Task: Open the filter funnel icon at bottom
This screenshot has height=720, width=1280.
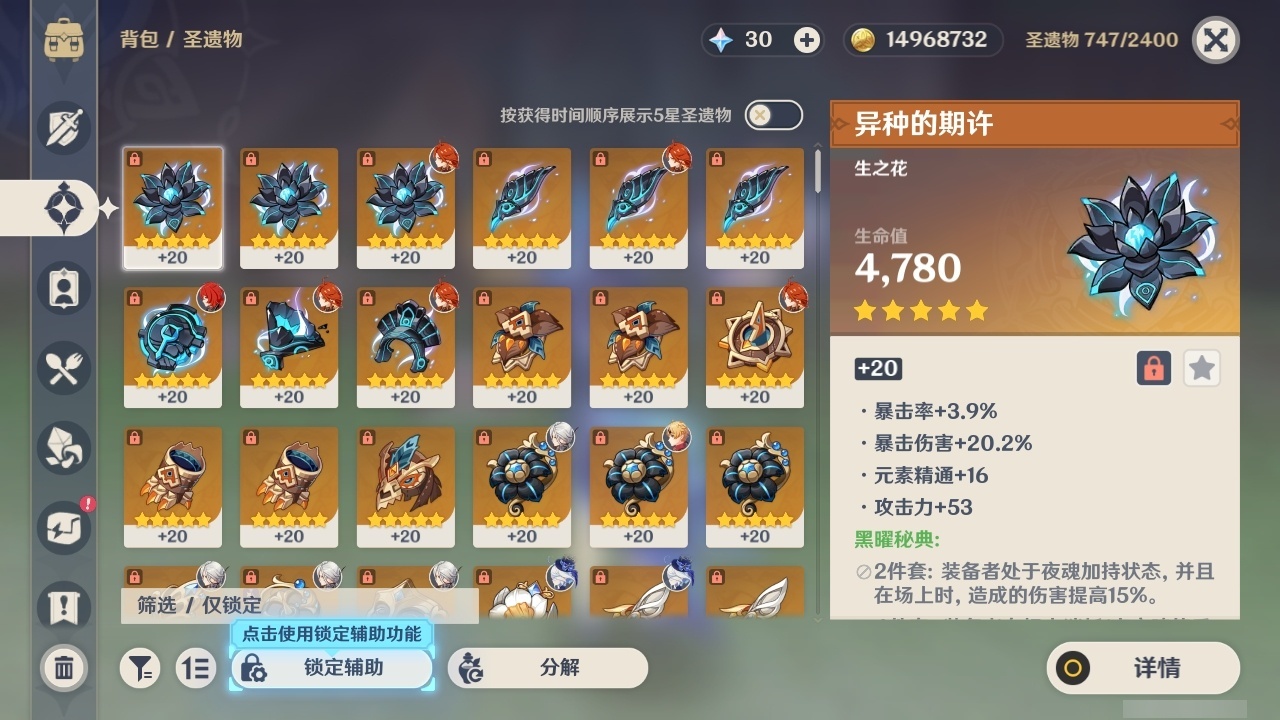Action: [140, 668]
